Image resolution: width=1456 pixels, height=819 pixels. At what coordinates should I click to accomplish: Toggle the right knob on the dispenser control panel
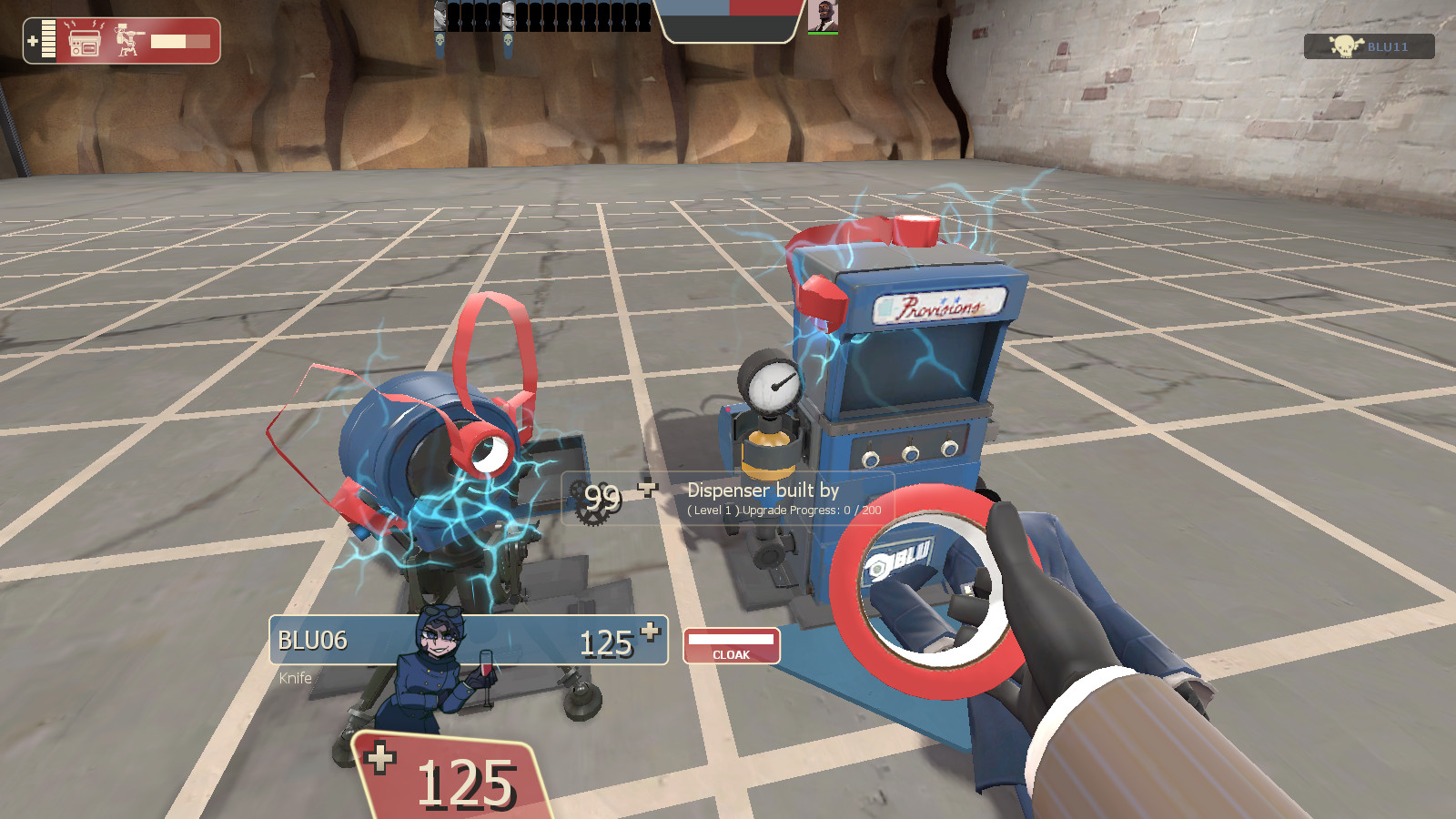[x=949, y=450]
